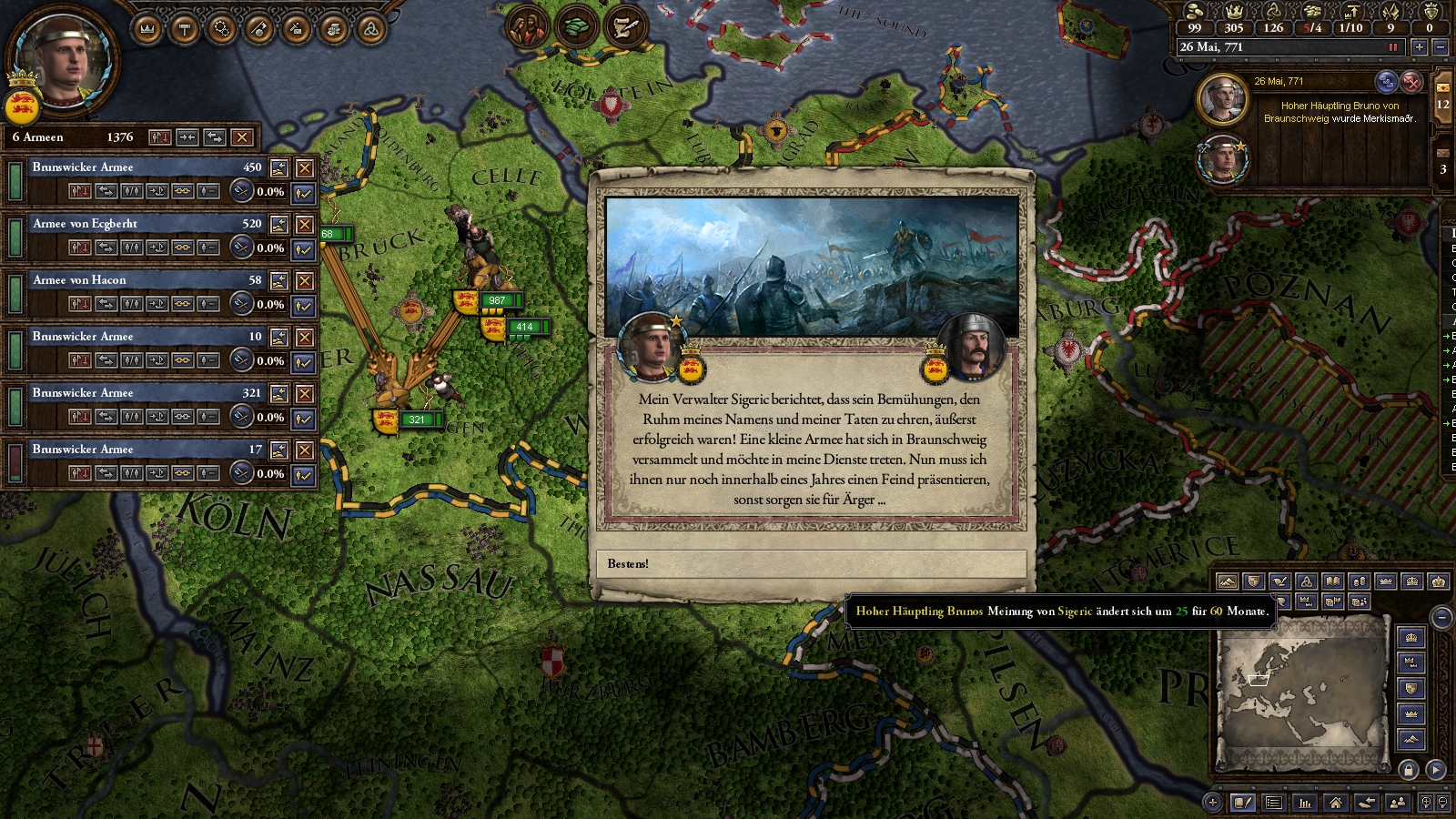Dismiss the message with the red envelope button

(x=1411, y=82)
